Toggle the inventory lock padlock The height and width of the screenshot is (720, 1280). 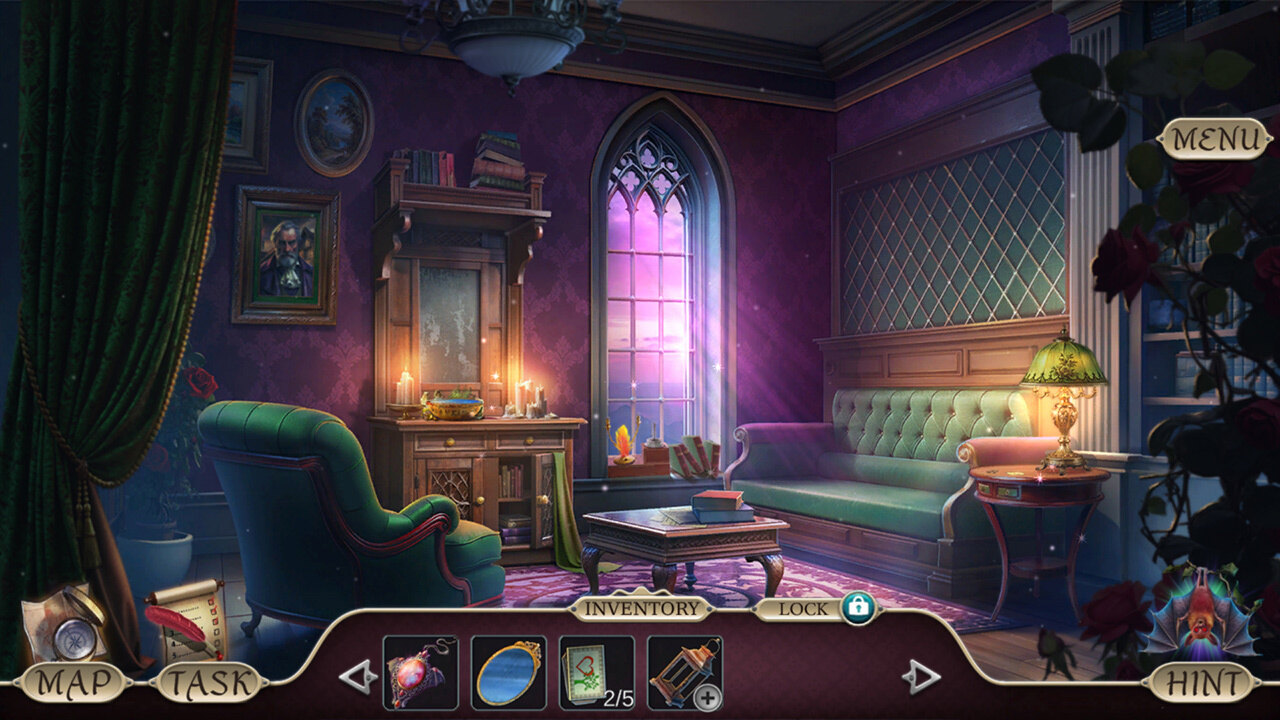pos(856,607)
